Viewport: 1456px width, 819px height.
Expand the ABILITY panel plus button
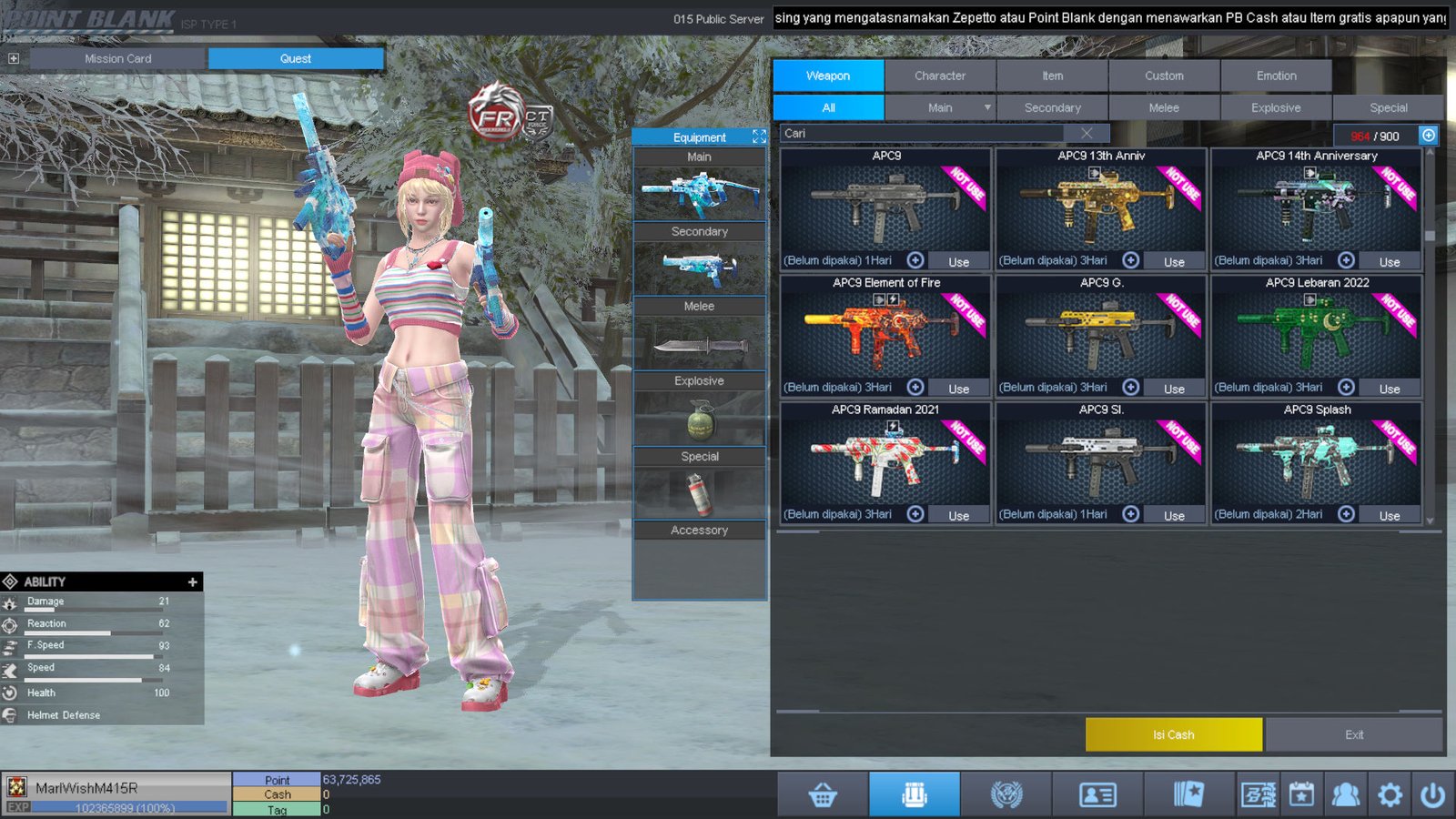pyautogui.click(x=192, y=581)
